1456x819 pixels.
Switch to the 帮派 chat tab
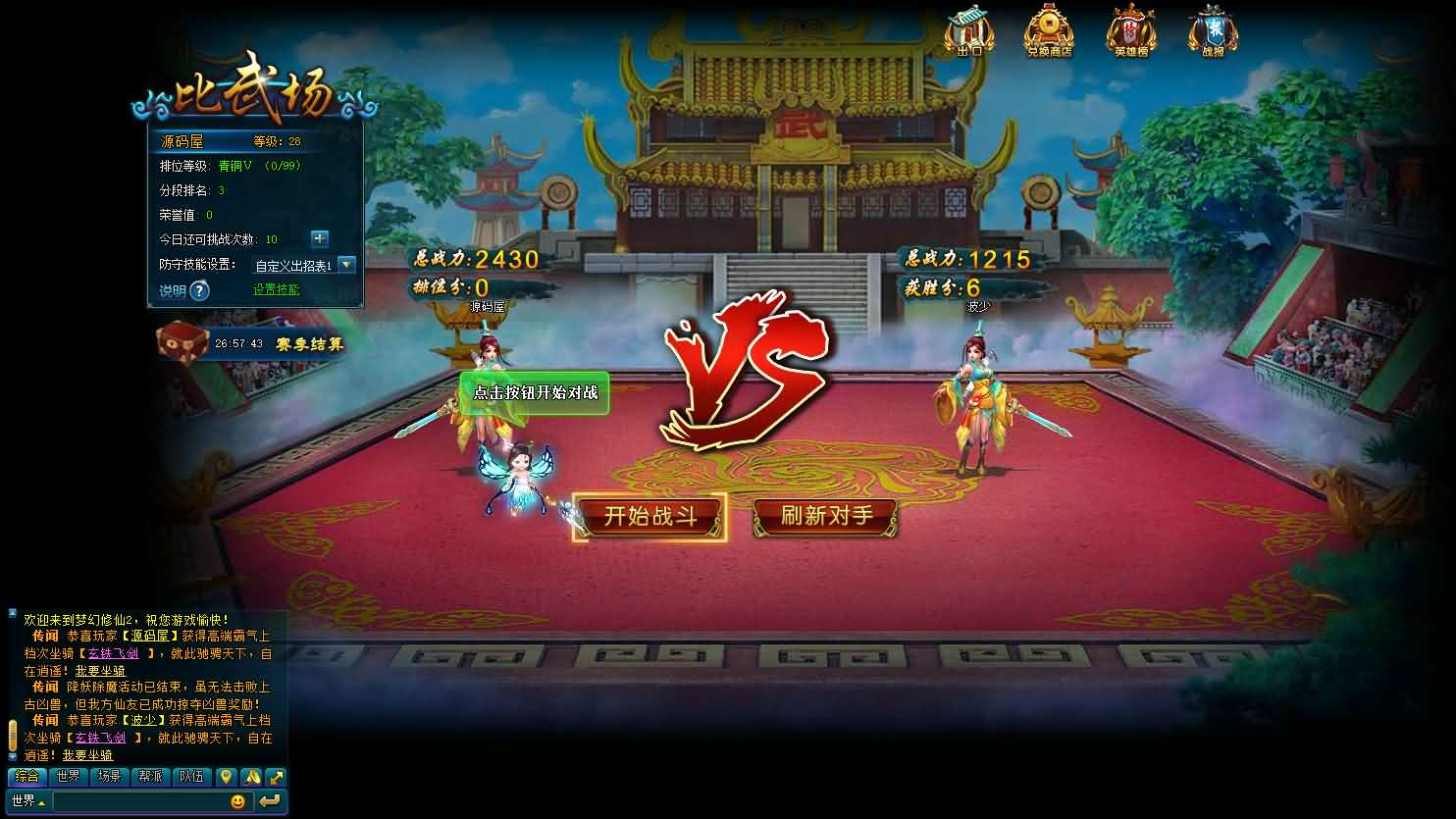click(x=149, y=776)
